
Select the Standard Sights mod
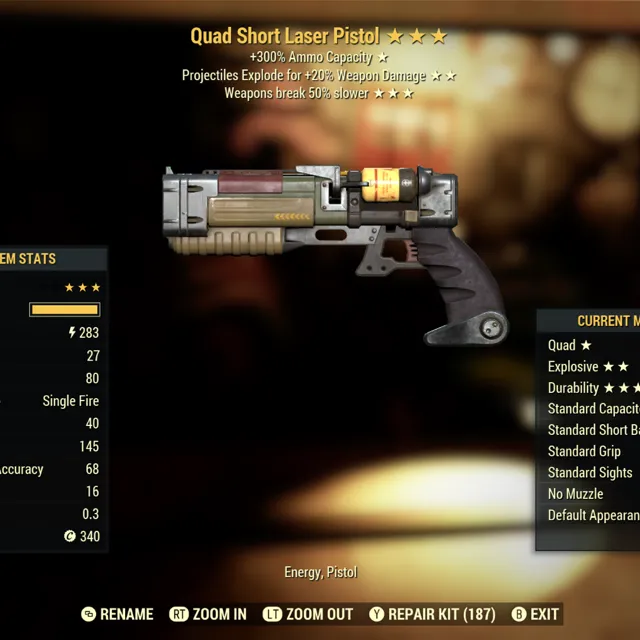pos(590,472)
